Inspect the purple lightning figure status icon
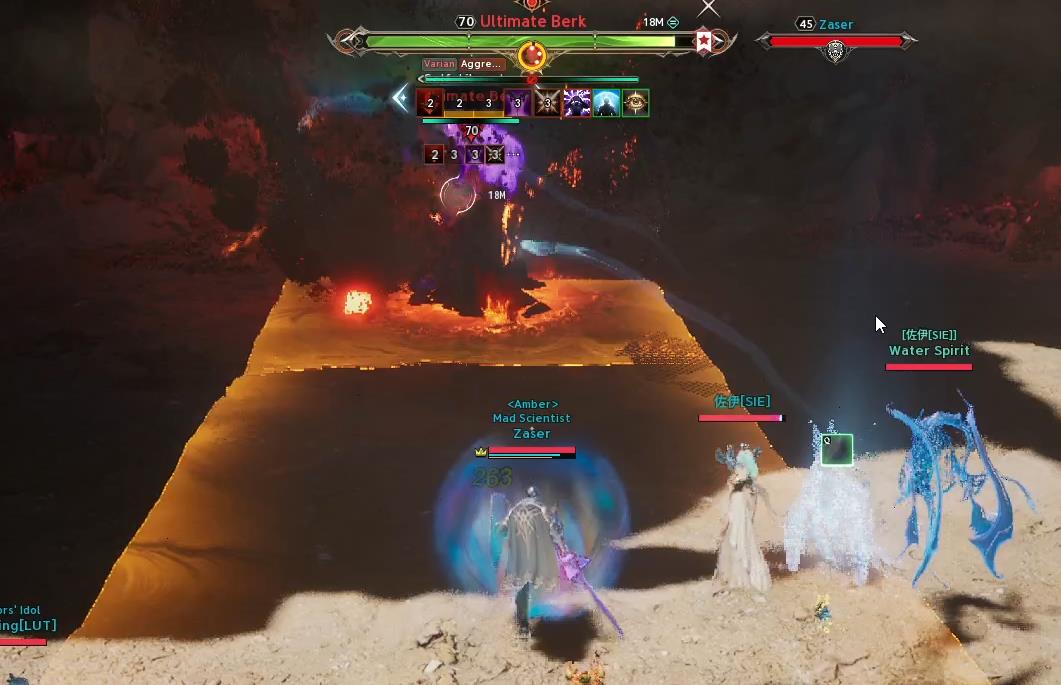 [577, 103]
